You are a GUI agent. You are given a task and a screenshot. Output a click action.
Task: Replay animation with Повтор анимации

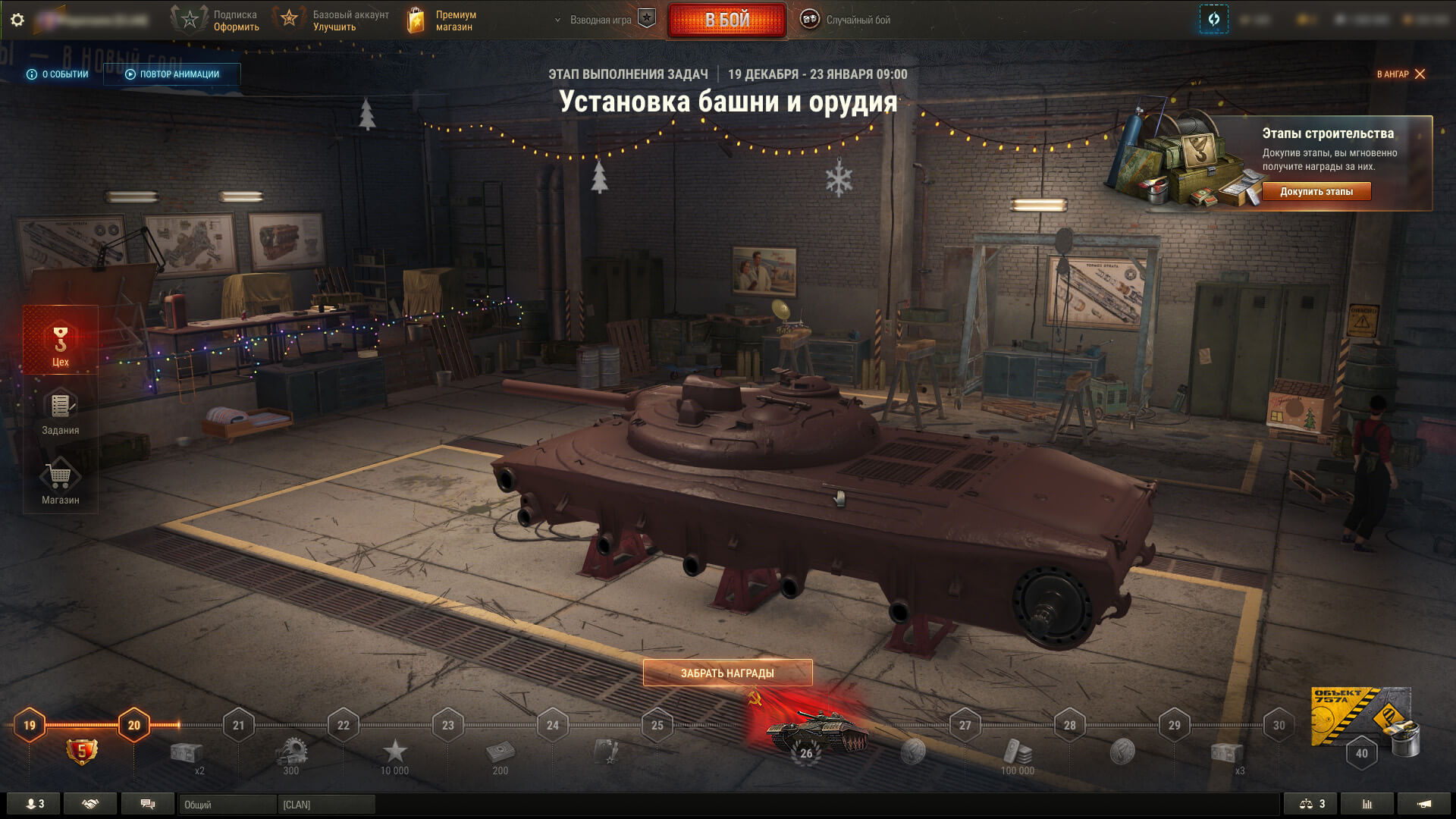click(172, 74)
